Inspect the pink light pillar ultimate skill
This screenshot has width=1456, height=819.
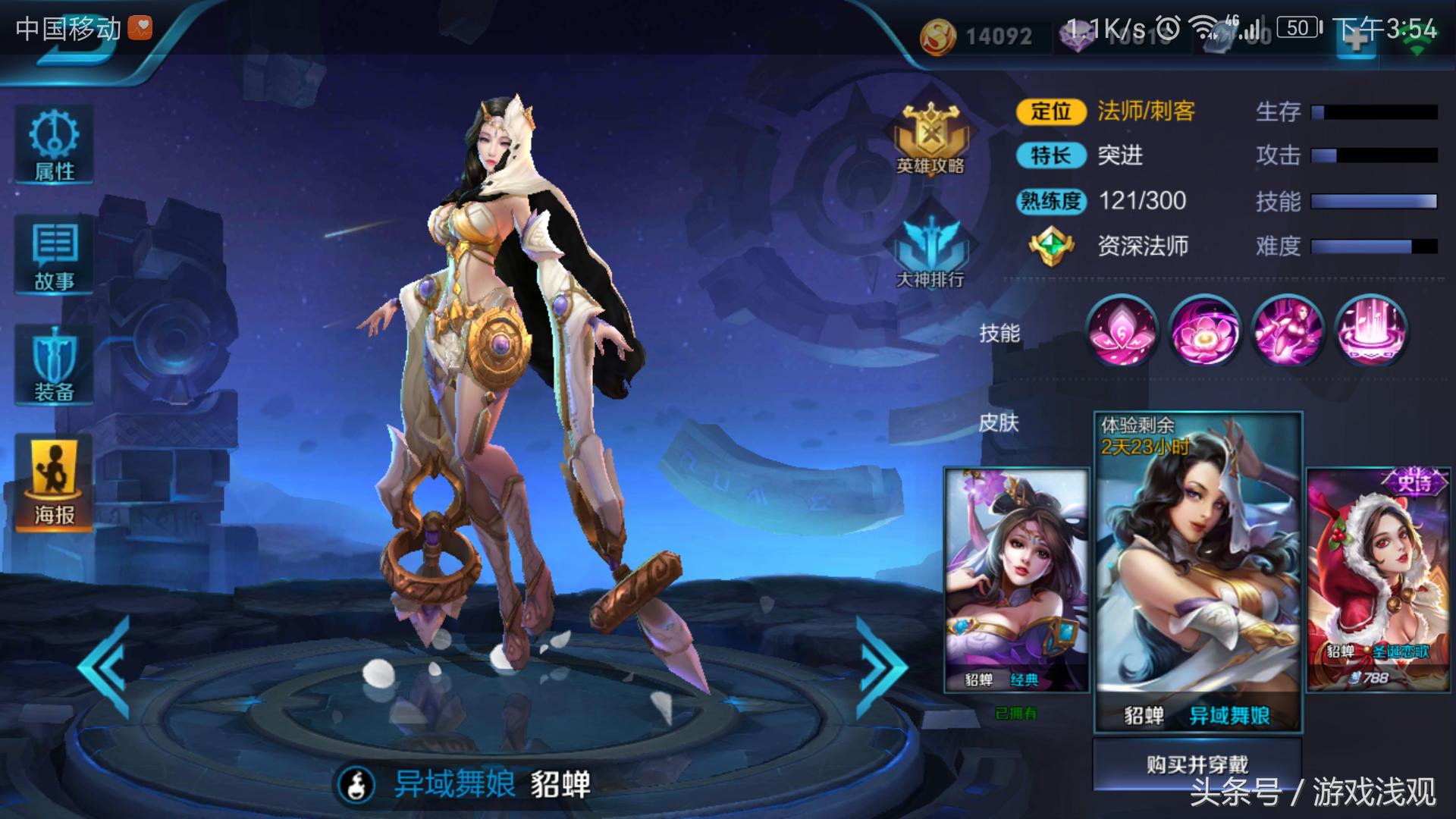[1370, 331]
